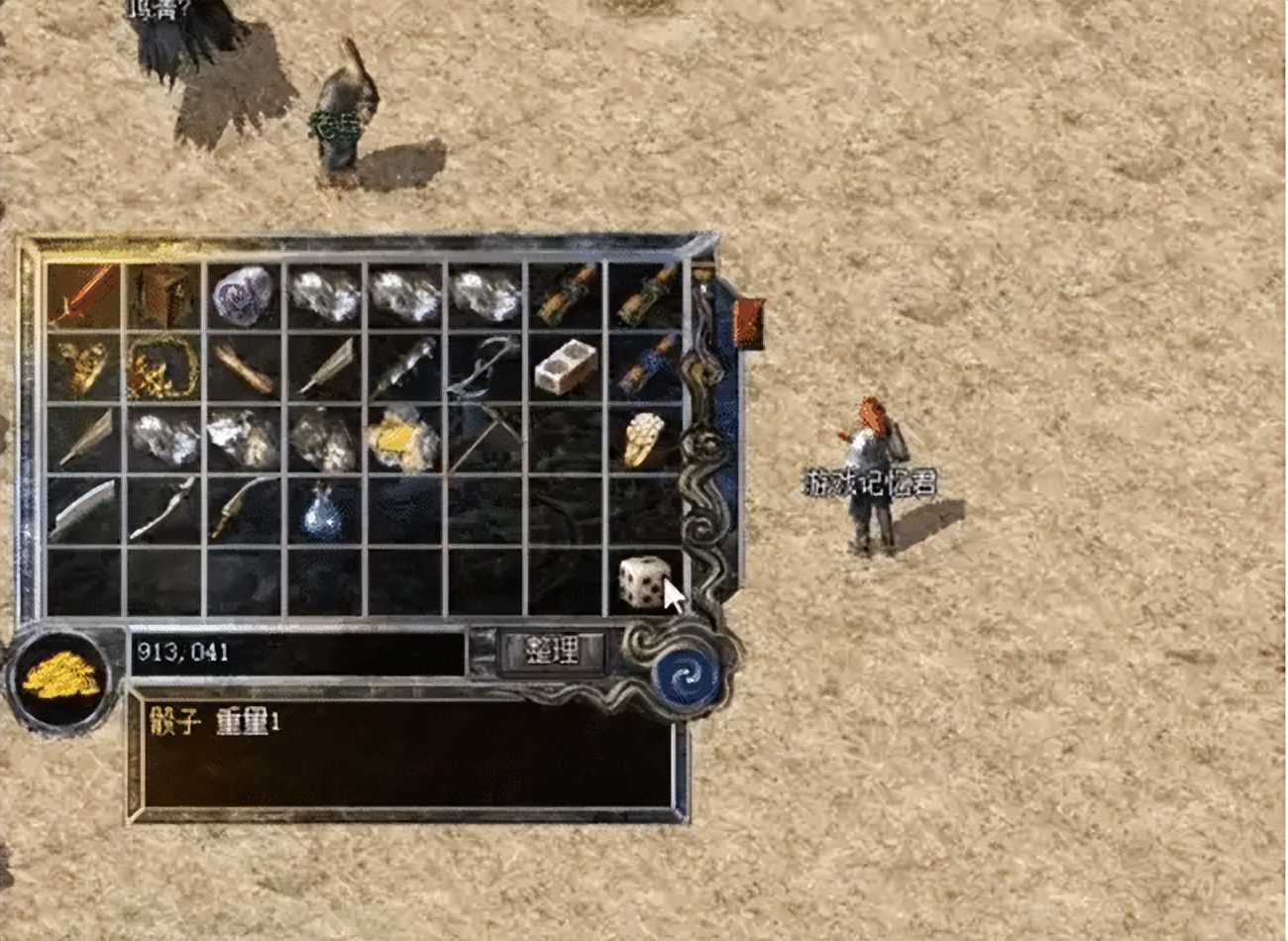The width and height of the screenshot is (1288, 941).
Task: Click the gold coin pile icon
Action: [60, 679]
